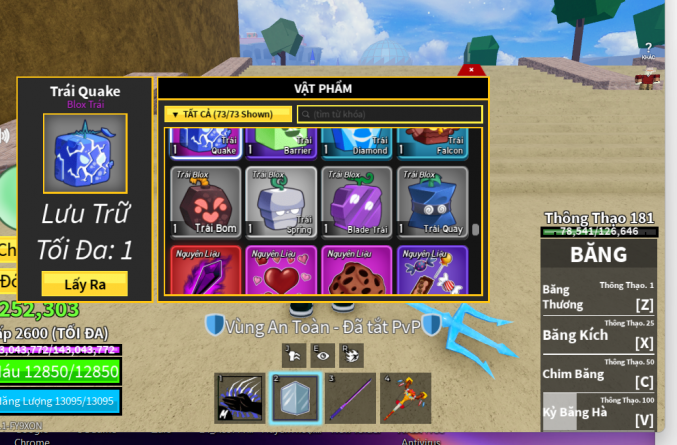Equip the black claw hotbar slot
This screenshot has height=445, width=677.
[240, 398]
